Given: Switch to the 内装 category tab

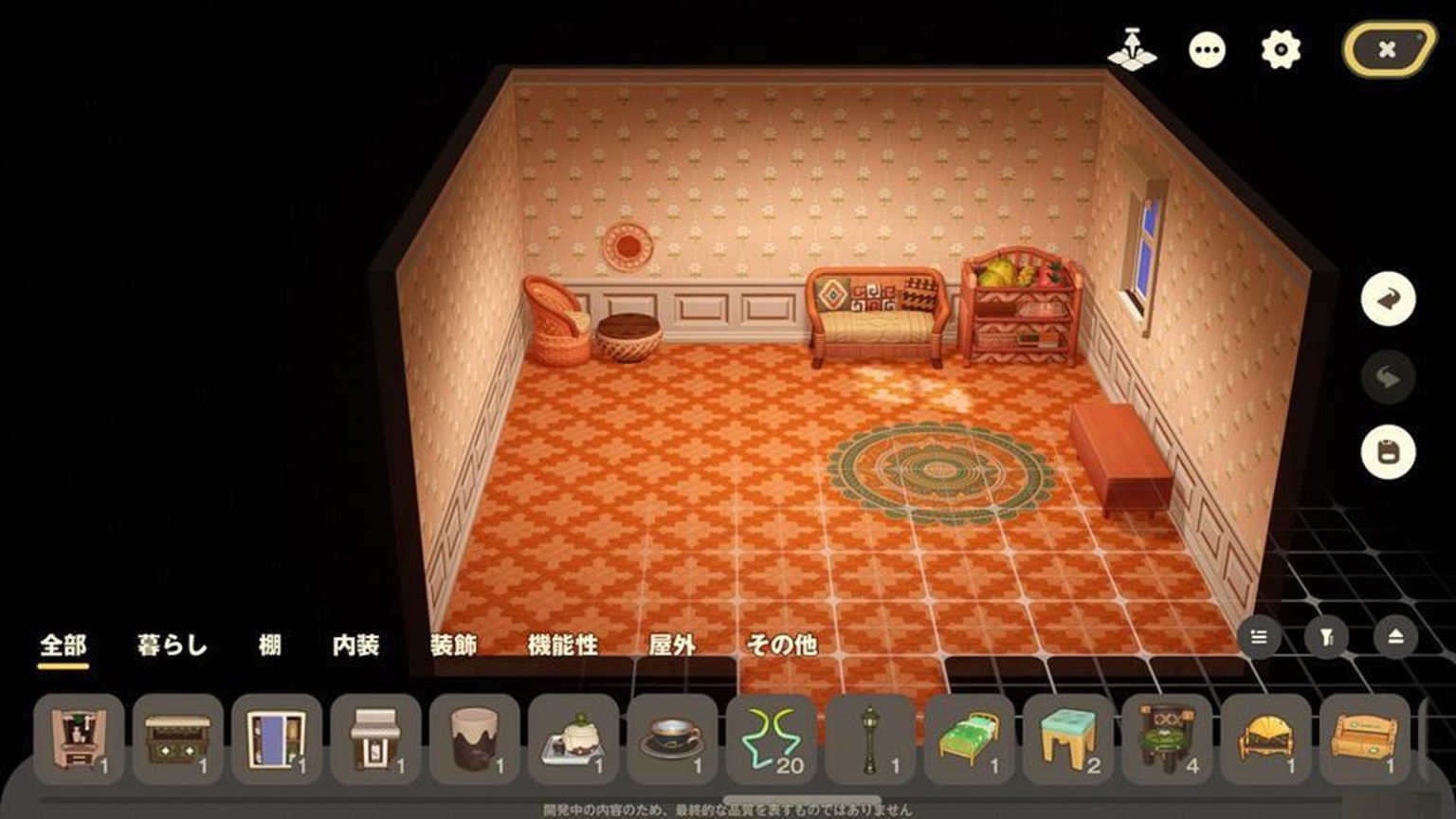Looking at the screenshot, I should [x=356, y=646].
